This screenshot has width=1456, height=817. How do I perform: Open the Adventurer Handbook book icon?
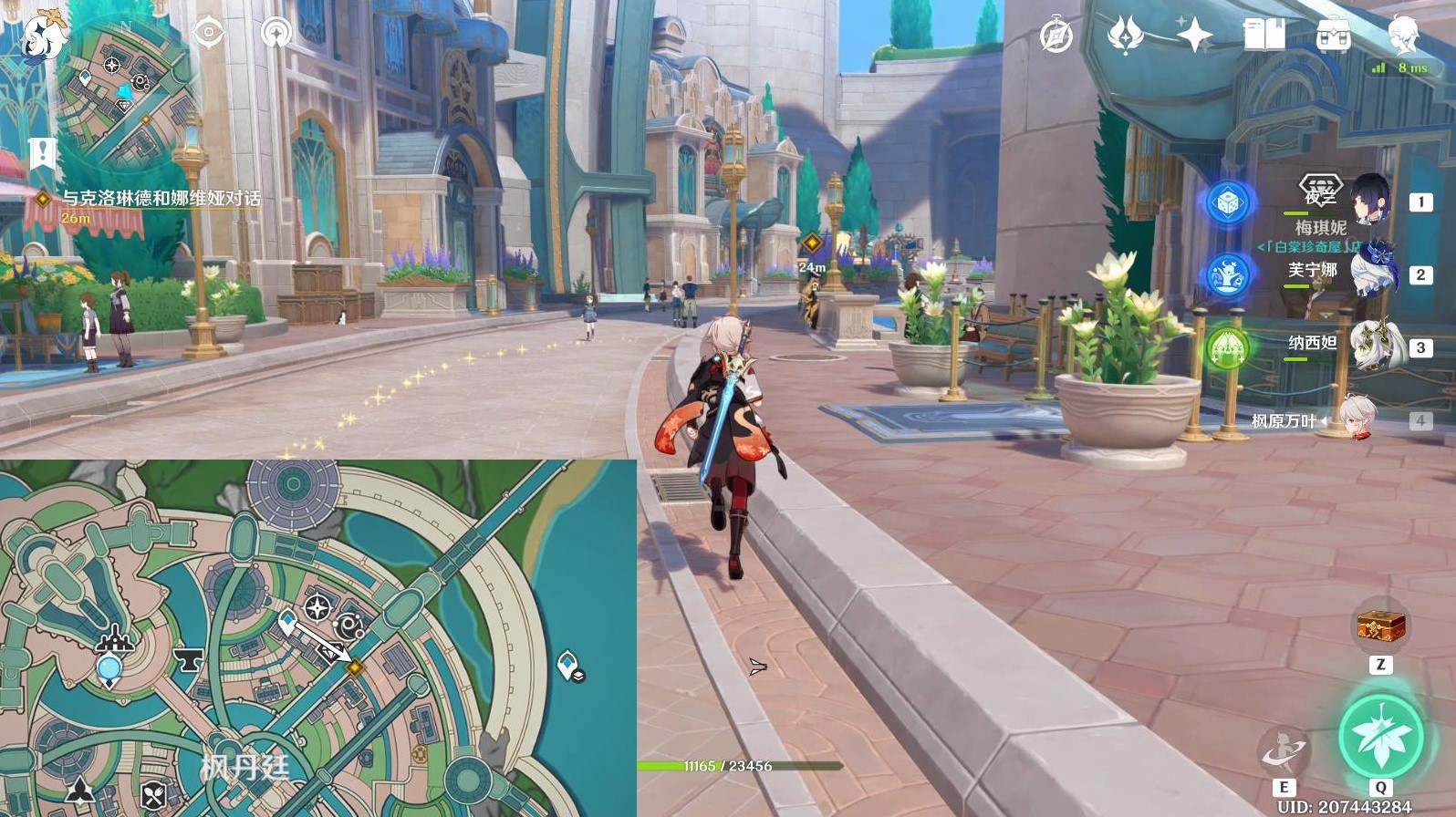pos(1264,36)
